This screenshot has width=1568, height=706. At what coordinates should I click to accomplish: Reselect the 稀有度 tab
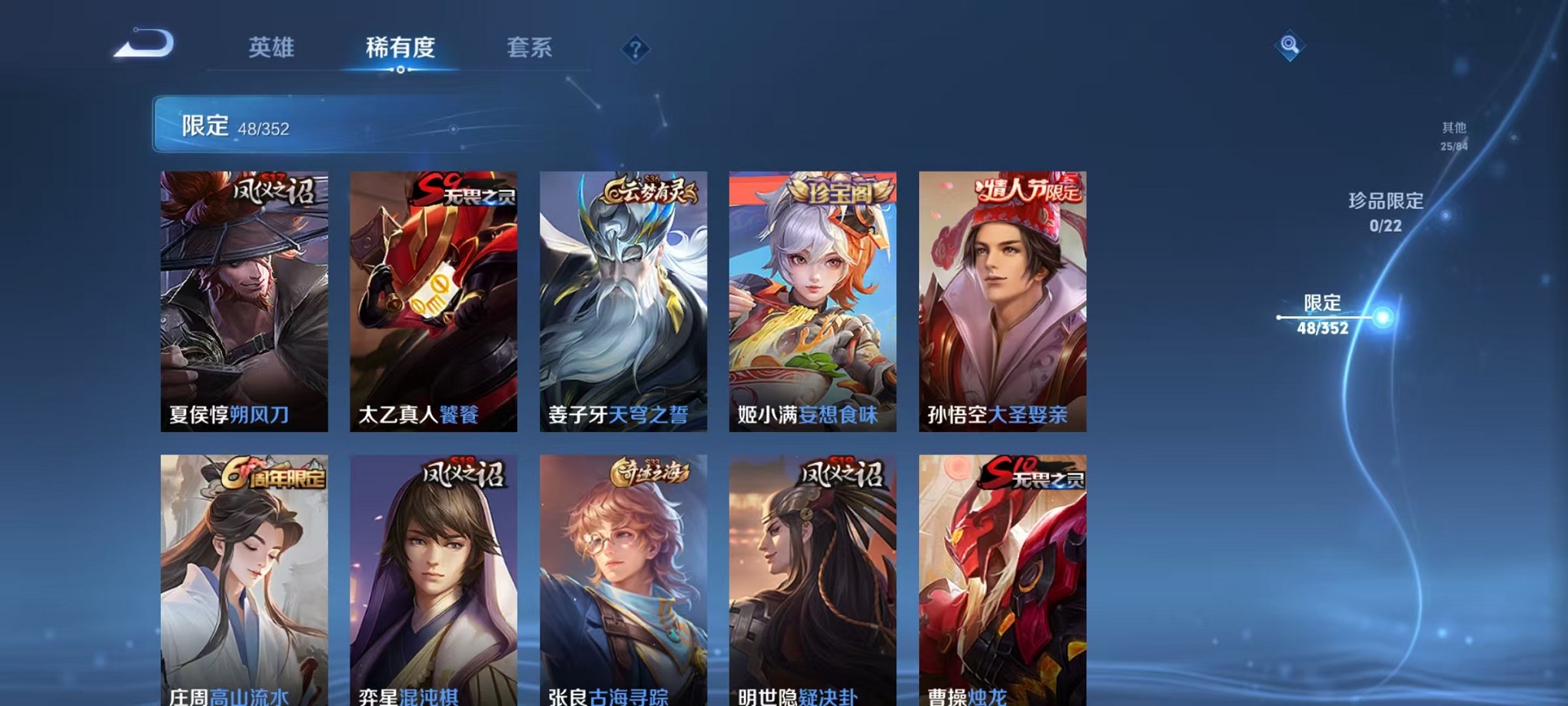pos(399,48)
